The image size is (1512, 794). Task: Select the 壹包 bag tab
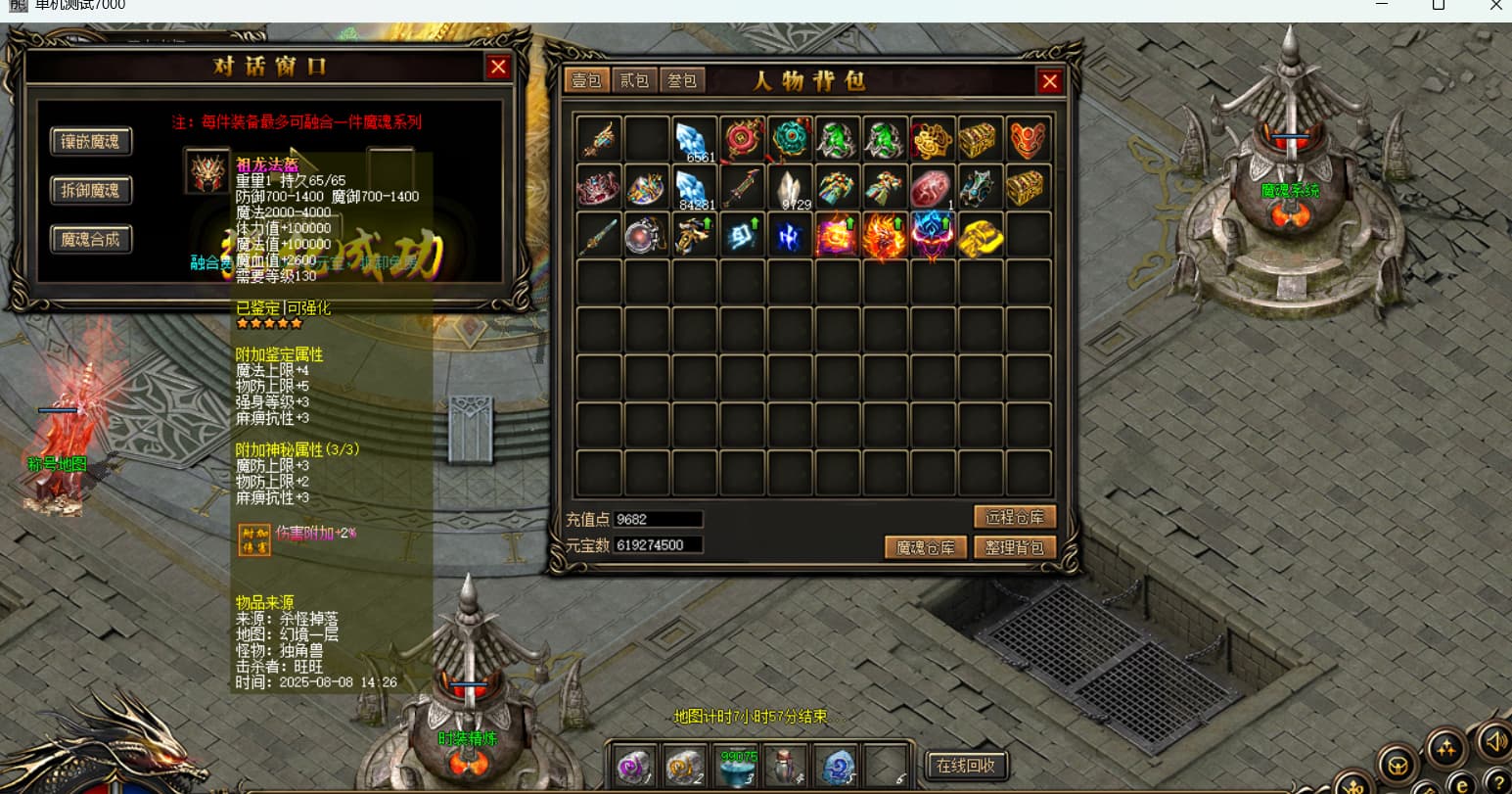pyautogui.click(x=587, y=80)
